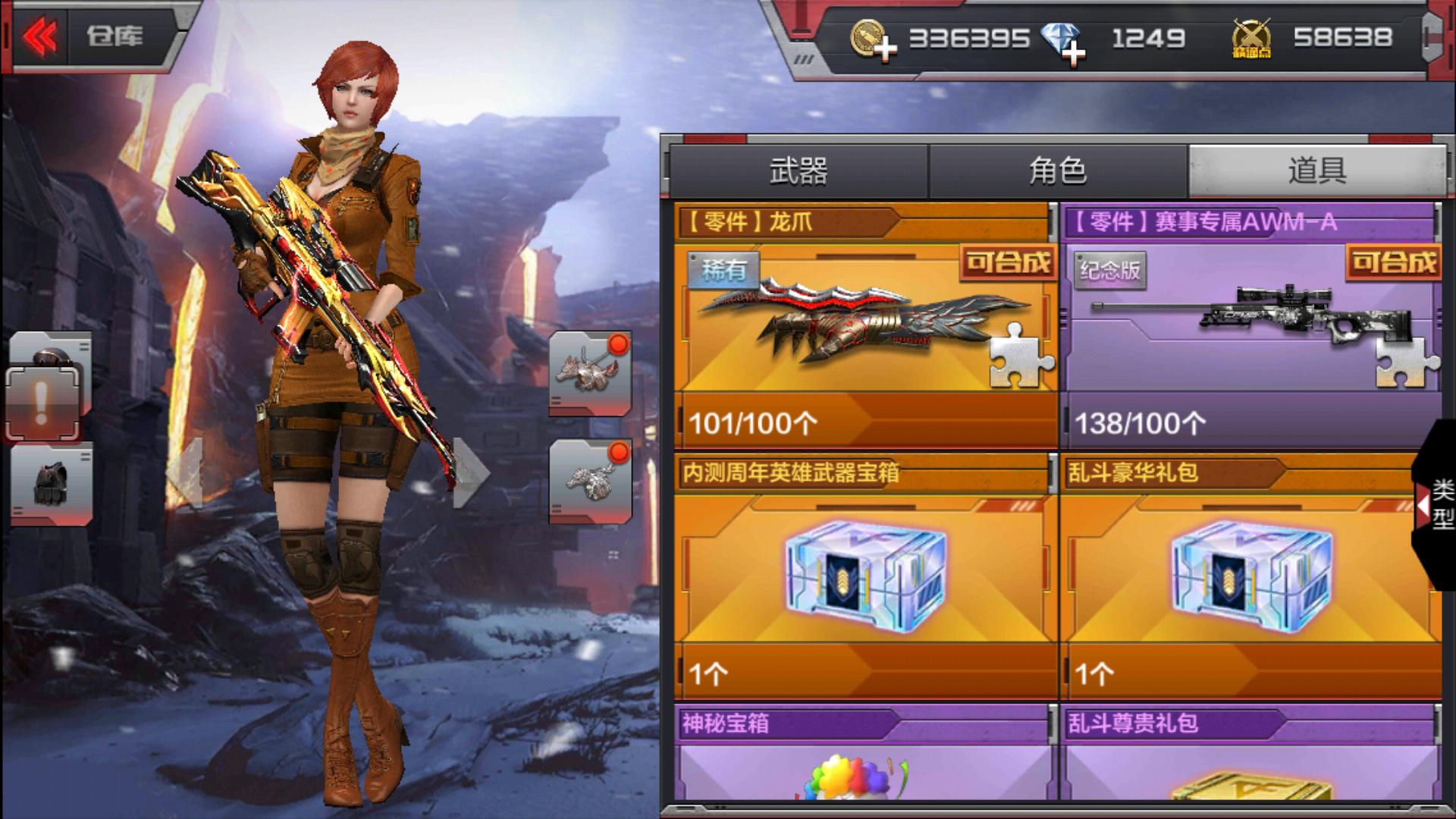Select the wolf charm accessory slot

pos(590,373)
